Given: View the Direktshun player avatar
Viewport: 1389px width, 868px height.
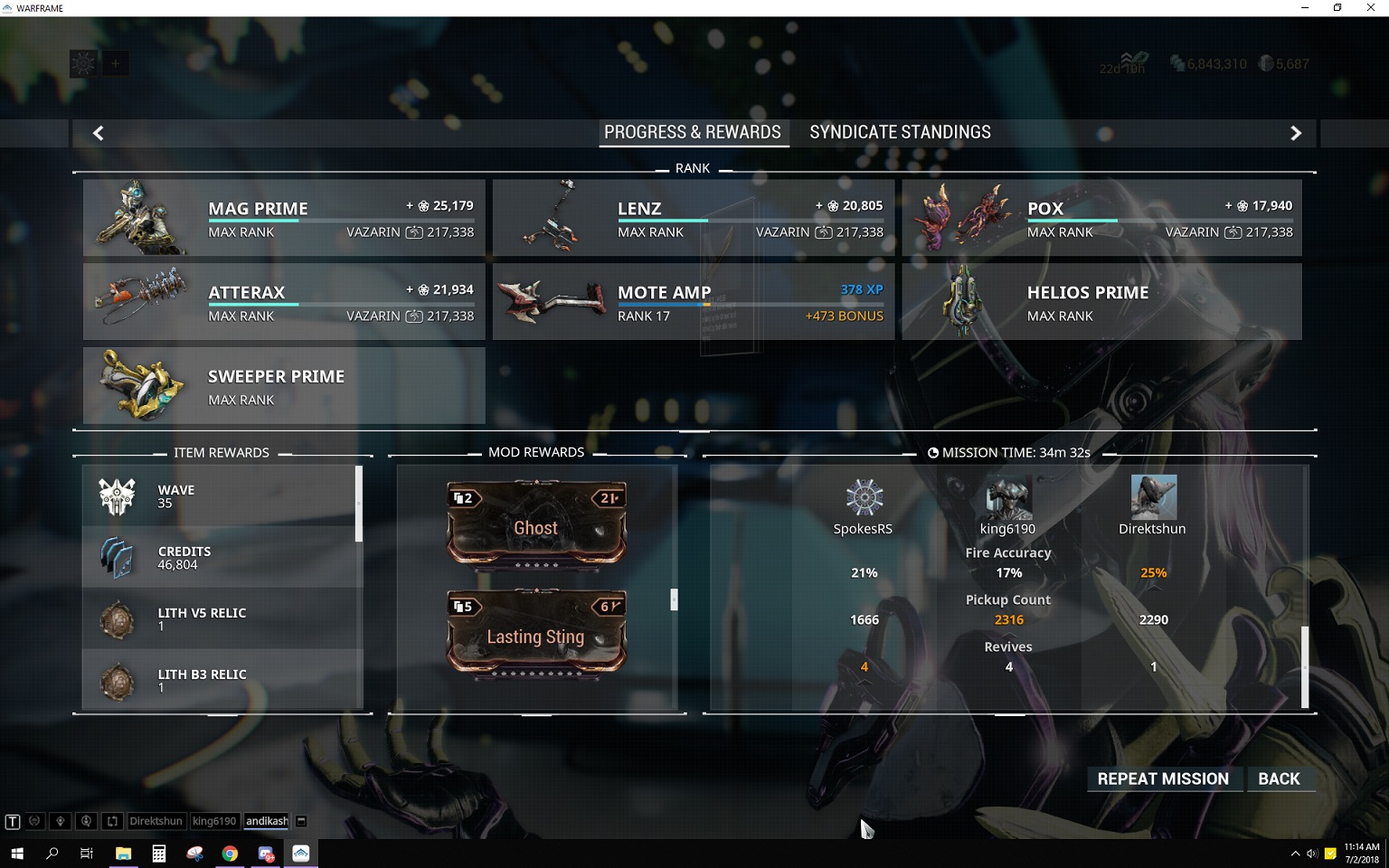Looking at the screenshot, I should [x=1153, y=497].
